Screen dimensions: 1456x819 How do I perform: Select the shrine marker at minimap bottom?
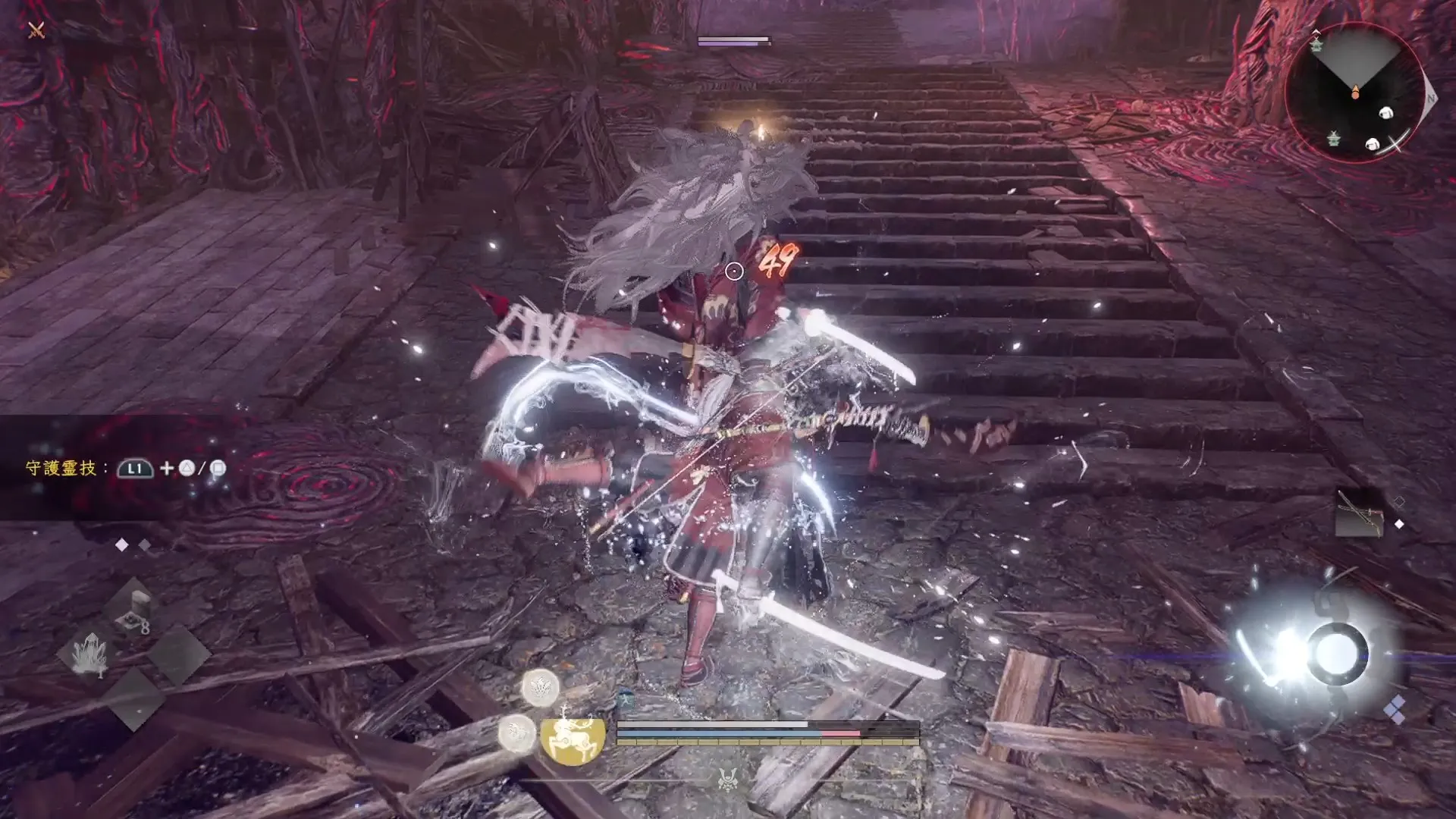[x=1333, y=139]
